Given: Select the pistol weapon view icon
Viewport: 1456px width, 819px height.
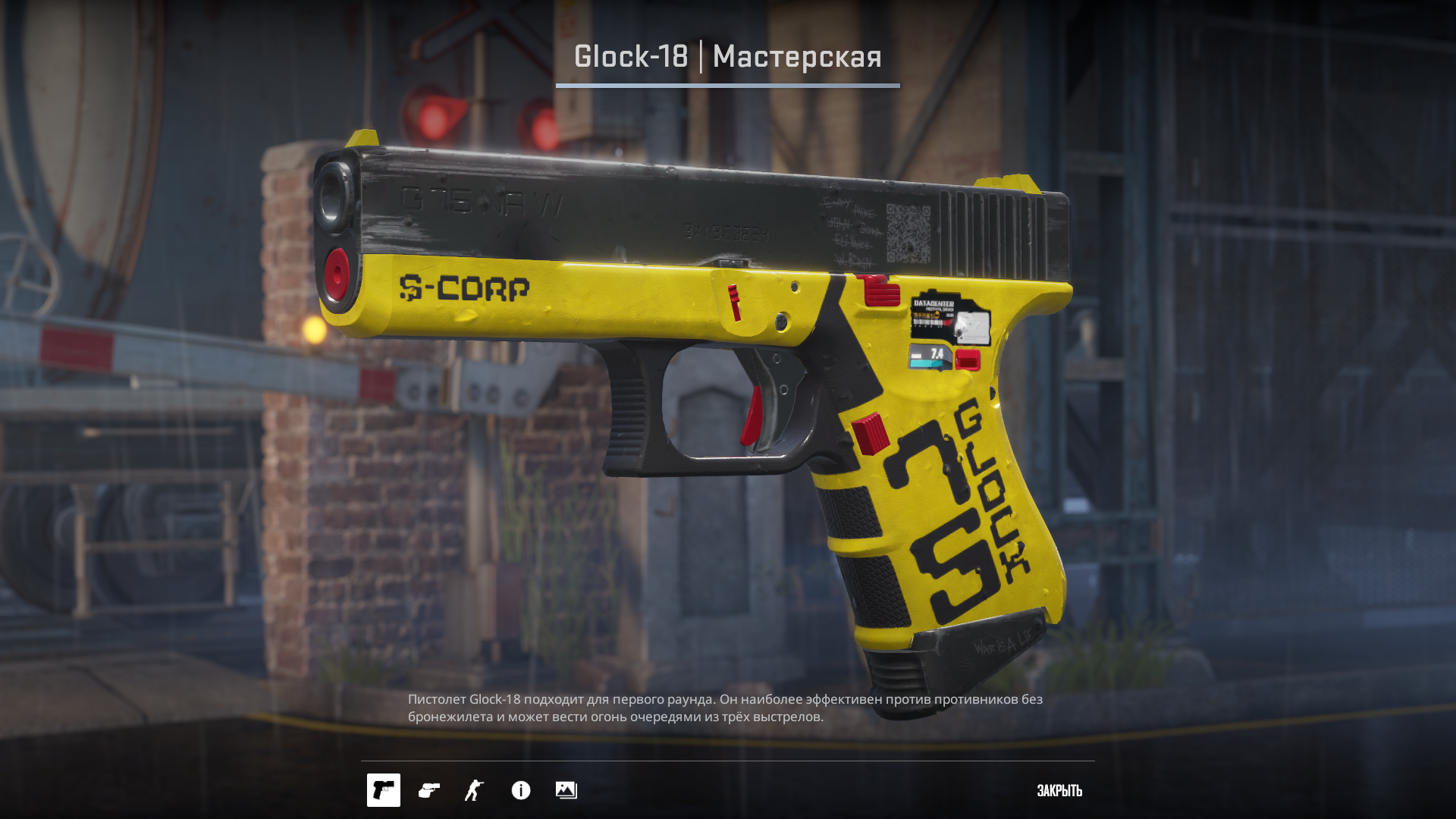Looking at the screenshot, I should pyautogui.click(x=384, y=790).
